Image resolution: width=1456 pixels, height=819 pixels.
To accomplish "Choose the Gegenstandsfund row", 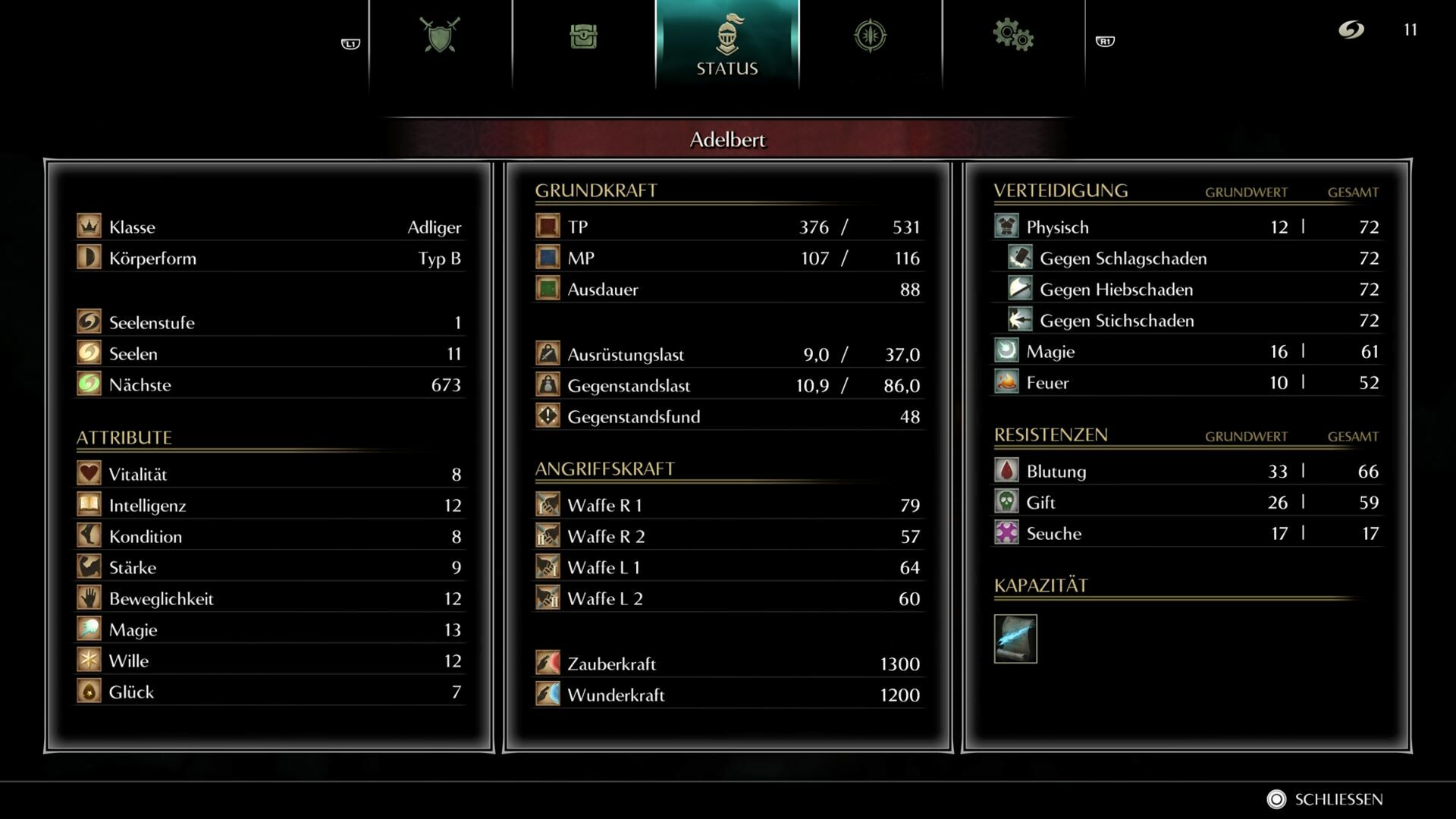I will (727, 416).
